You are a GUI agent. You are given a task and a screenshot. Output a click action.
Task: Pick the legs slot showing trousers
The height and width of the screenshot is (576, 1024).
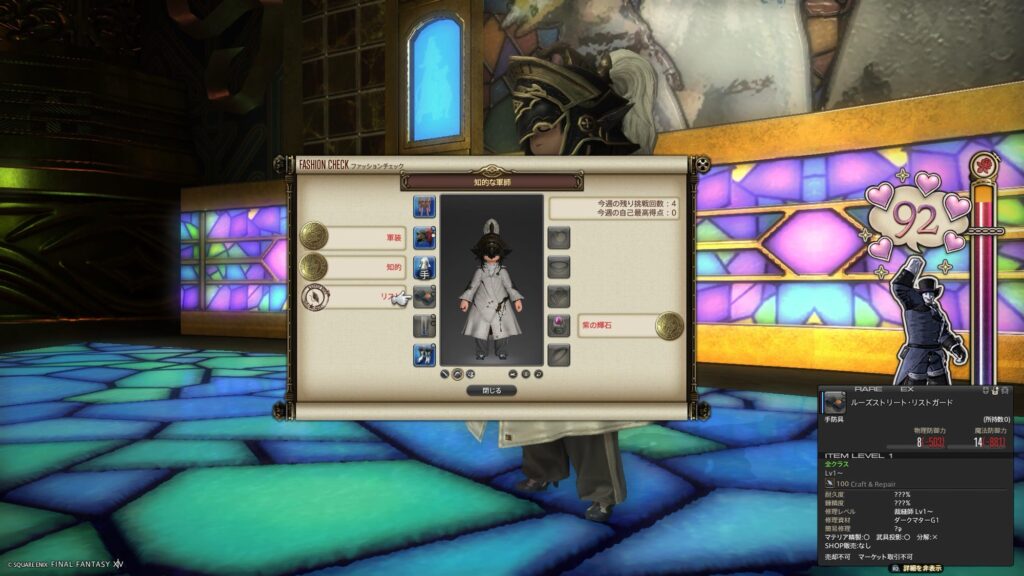point(424,326)
